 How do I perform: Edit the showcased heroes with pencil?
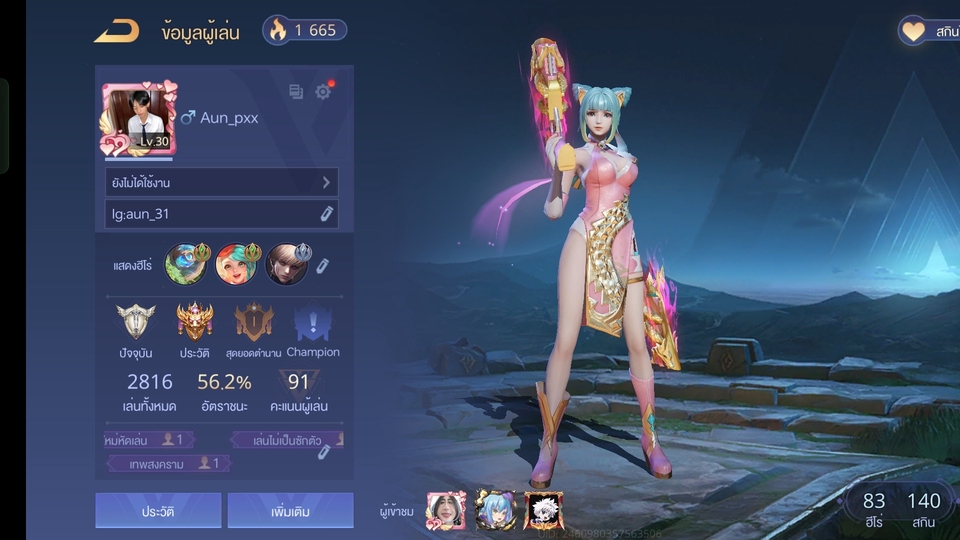pyautogui.click(x=322, y=265)
